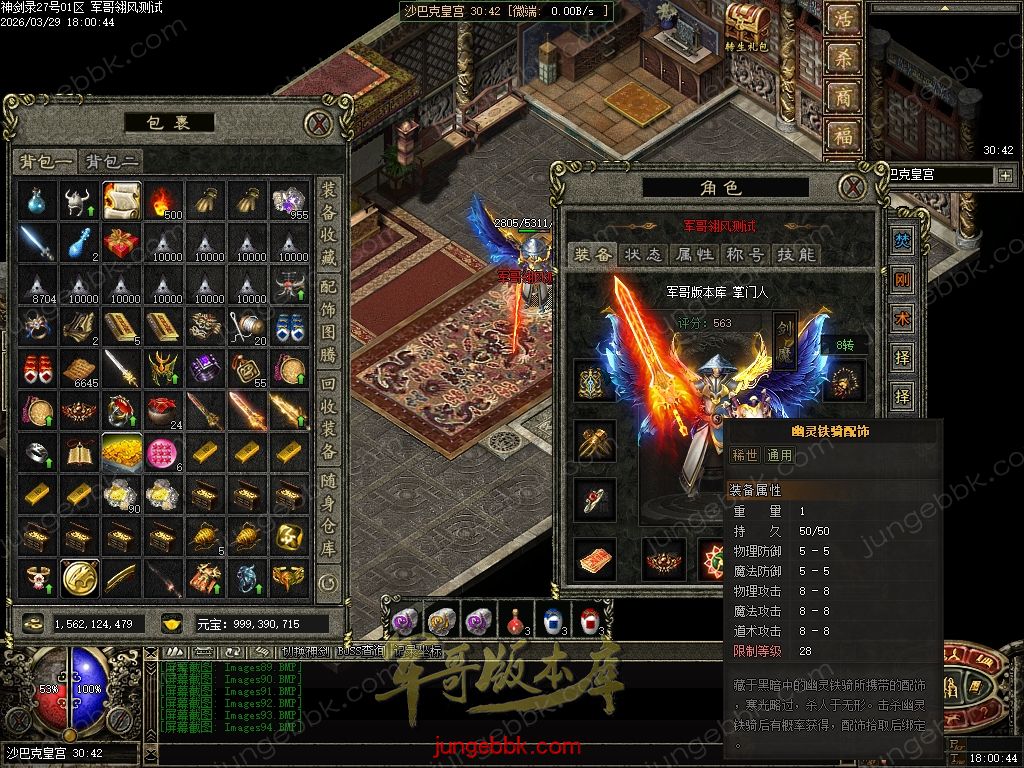
Task: Select the pink orb item stacked 6
Action: [163, 453]
